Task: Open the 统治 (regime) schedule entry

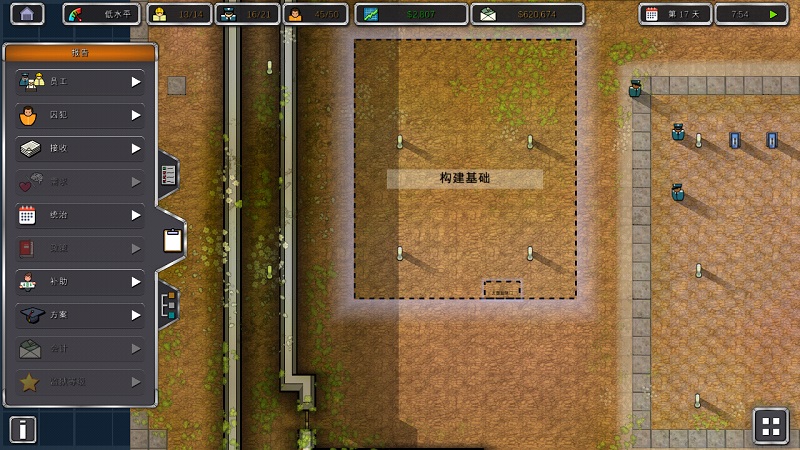Action: pyautogui.click(x=80, y=215)
